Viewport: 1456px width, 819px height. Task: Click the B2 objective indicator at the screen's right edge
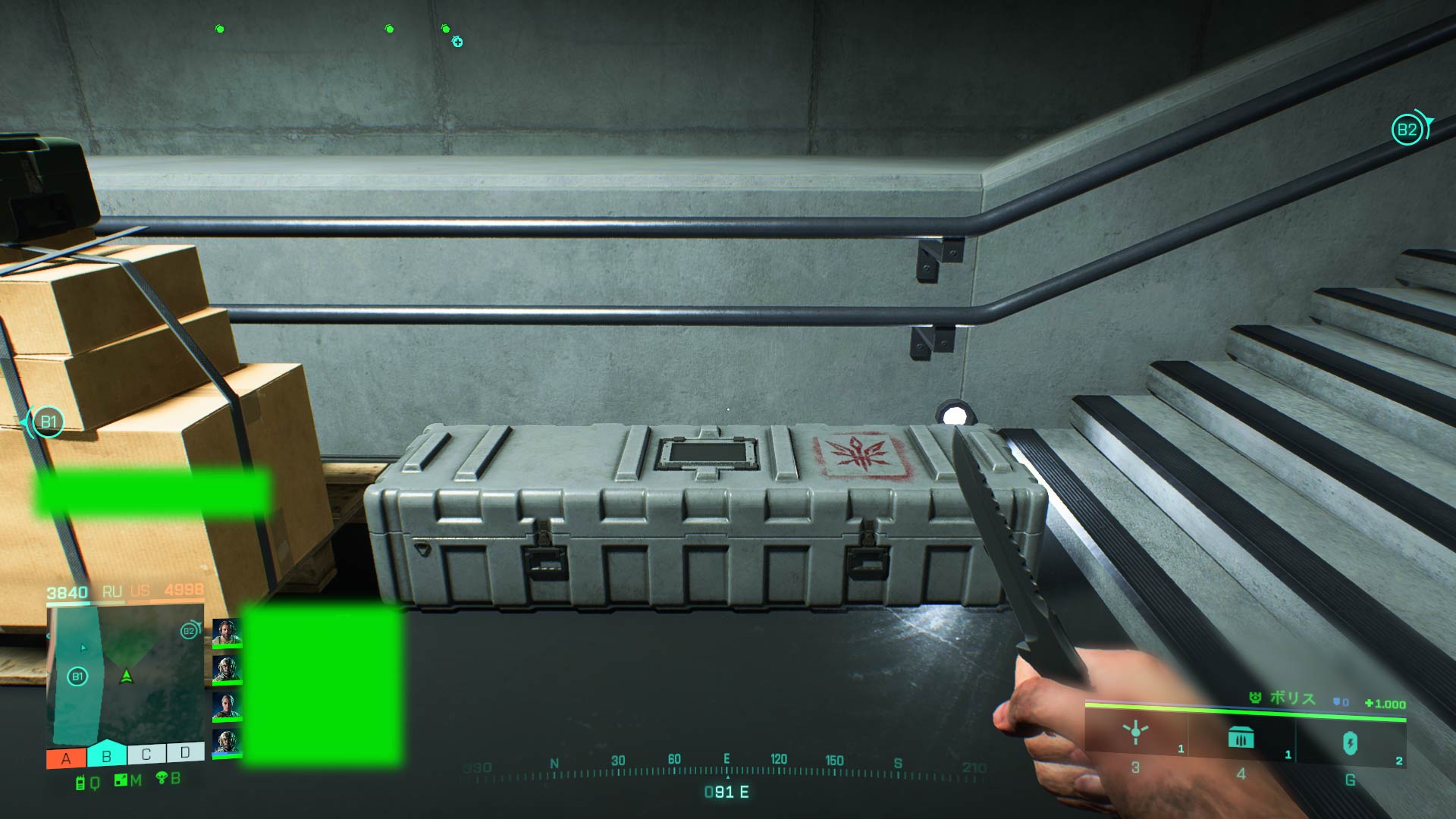click(x=1407, y=130)
